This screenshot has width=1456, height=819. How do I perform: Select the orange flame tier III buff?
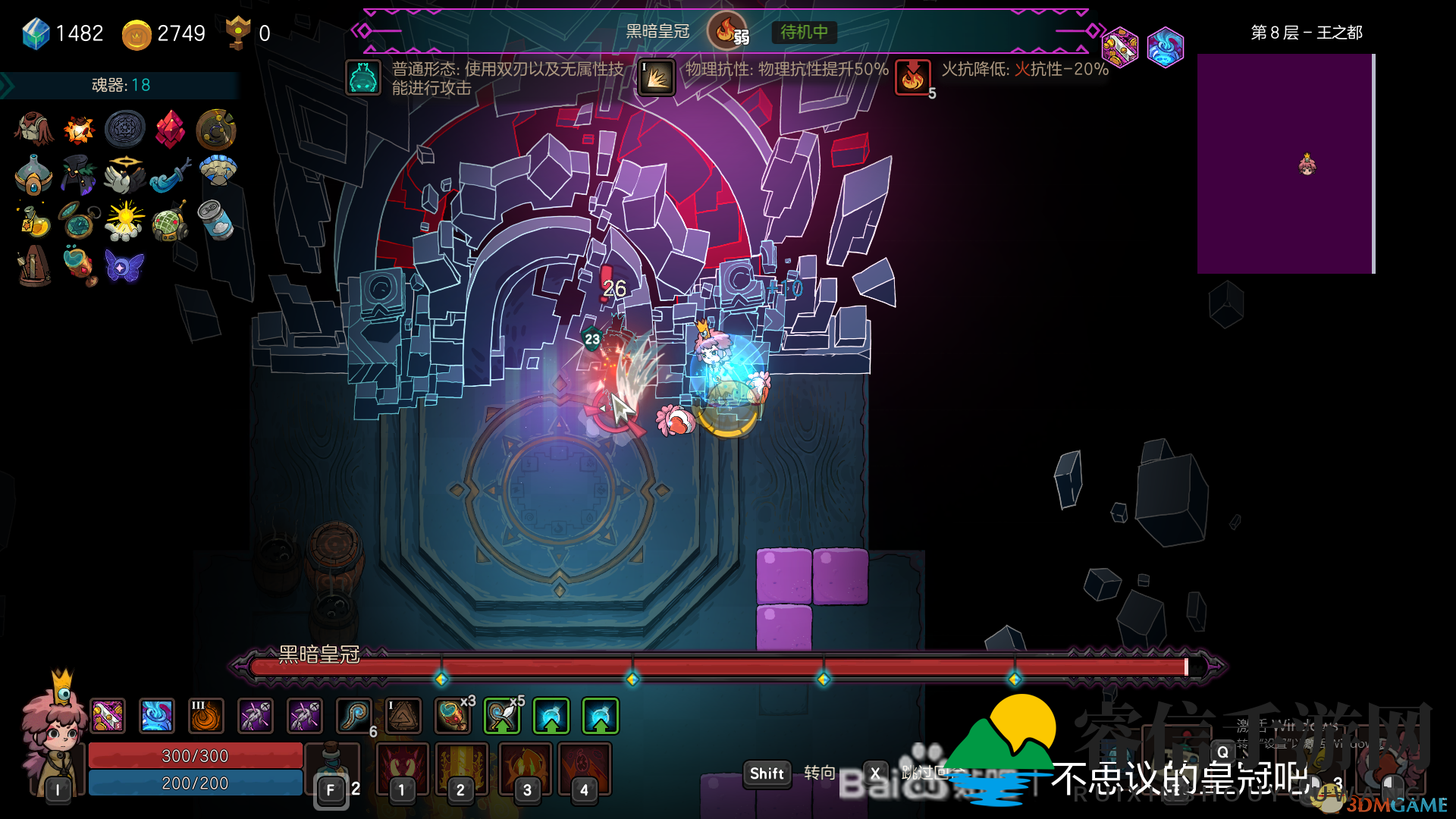pyautogui.click(x=206, y=716)
